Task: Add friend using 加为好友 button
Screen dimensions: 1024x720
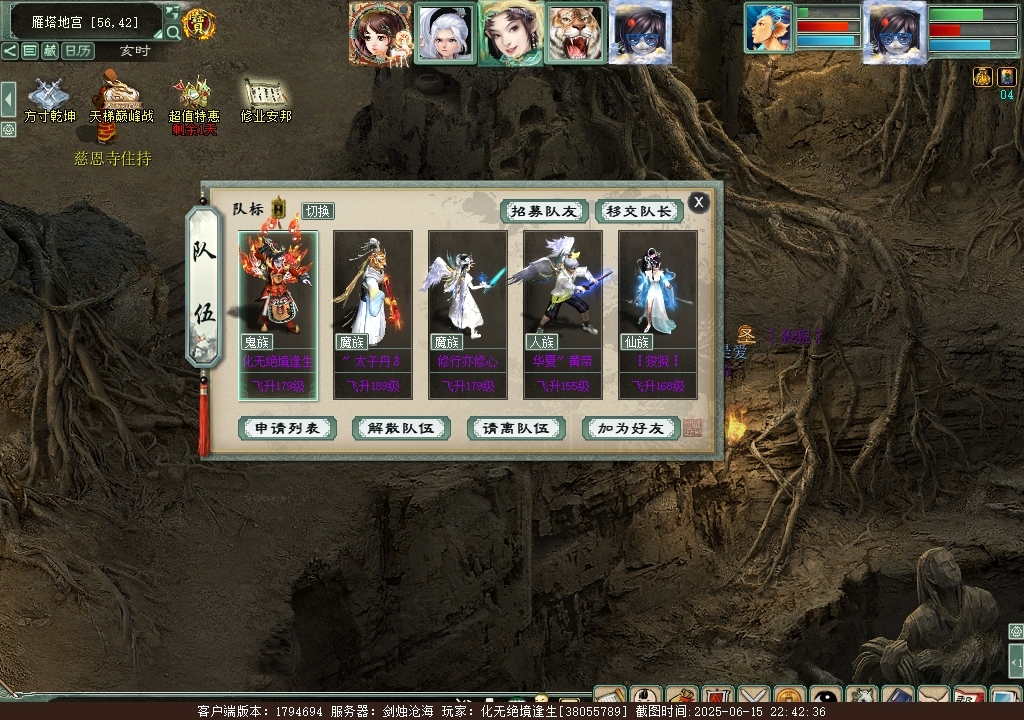Action: tap(631, 428)
